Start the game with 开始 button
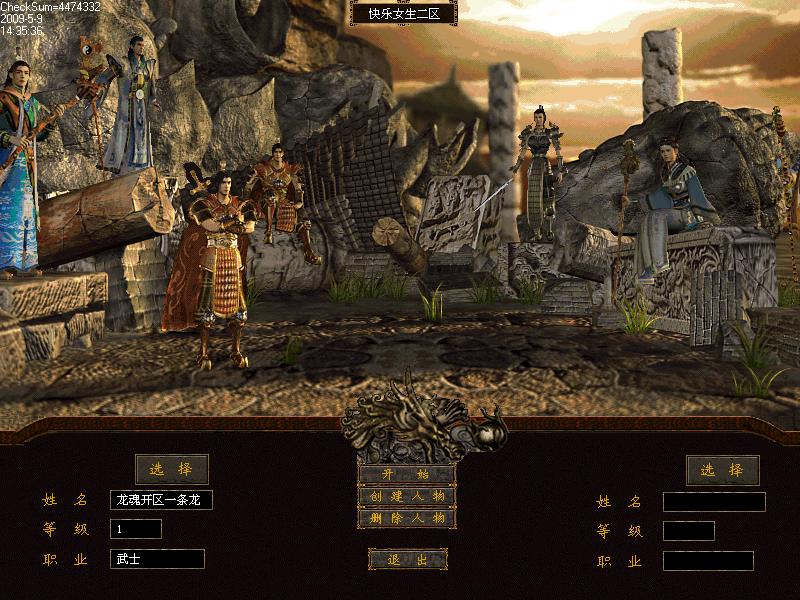The width and height of the screenshot is (800, 600). tap(407, 474)
